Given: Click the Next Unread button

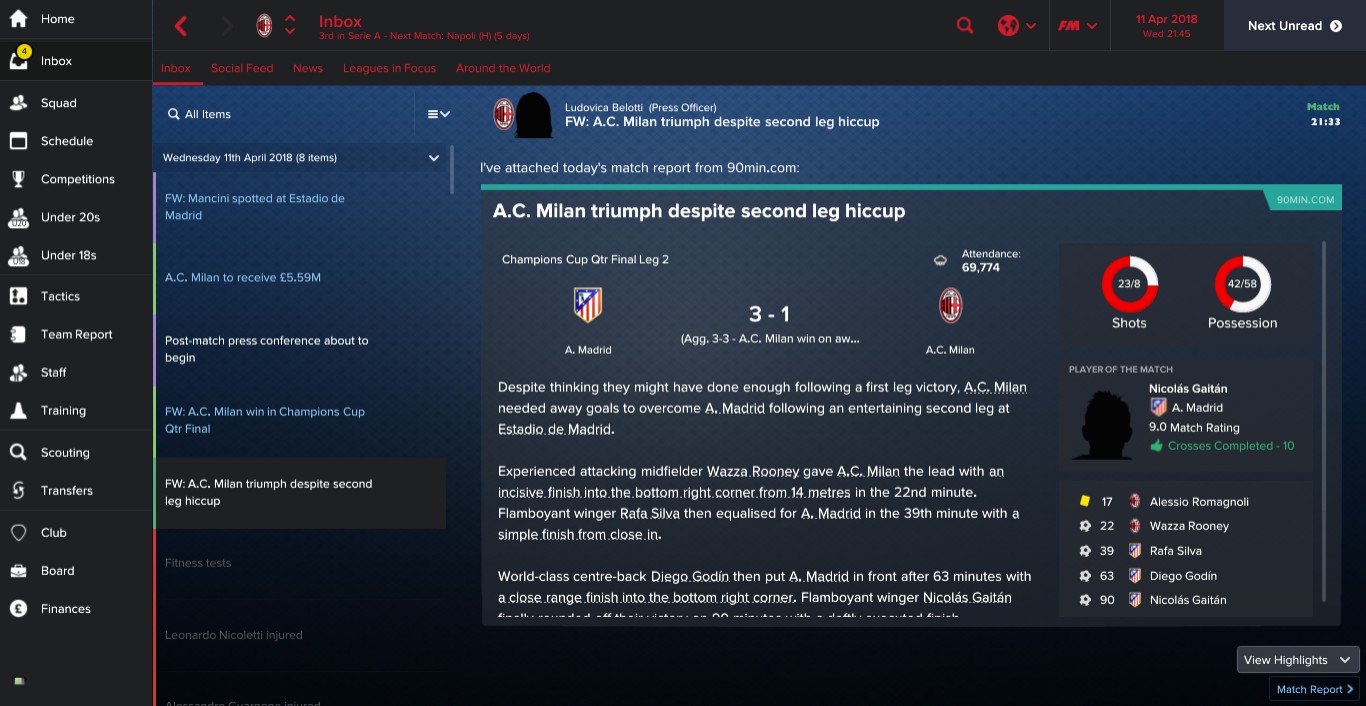Looking at the screenshot, I should (1294, 26).
